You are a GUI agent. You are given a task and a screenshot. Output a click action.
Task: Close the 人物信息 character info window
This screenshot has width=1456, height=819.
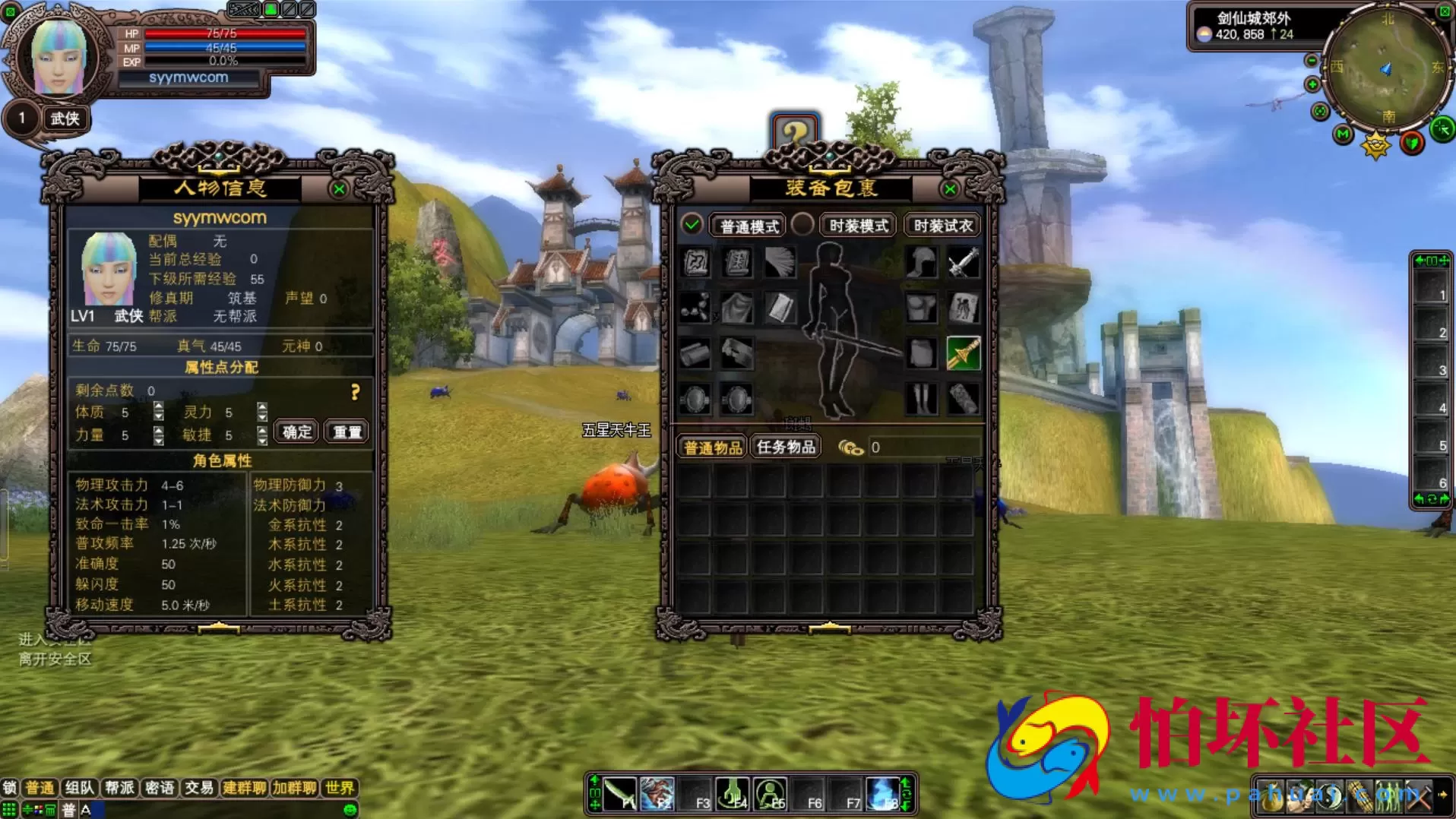point(339,189)
